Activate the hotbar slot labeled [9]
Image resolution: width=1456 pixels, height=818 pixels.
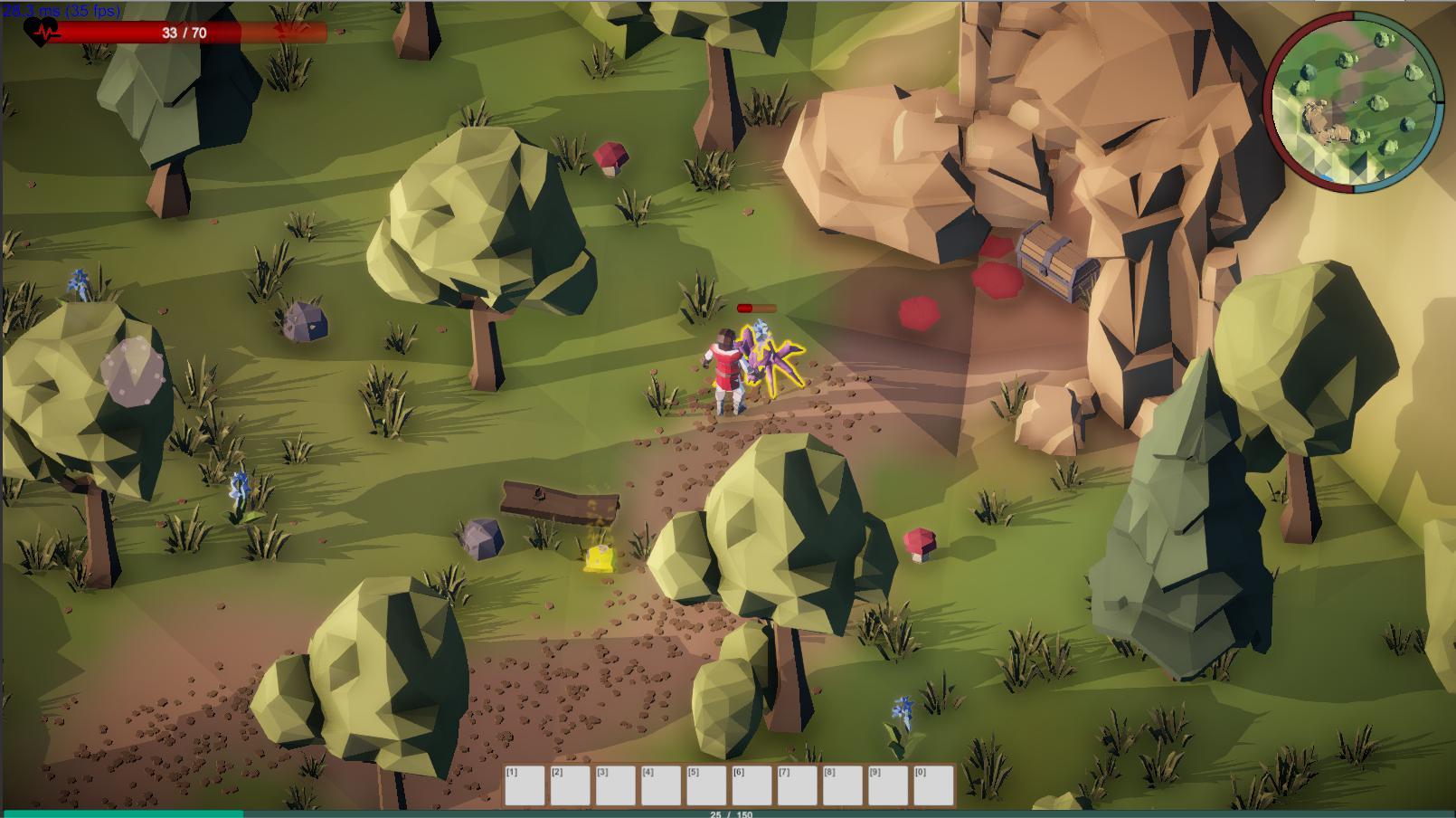tap(887, 785)
